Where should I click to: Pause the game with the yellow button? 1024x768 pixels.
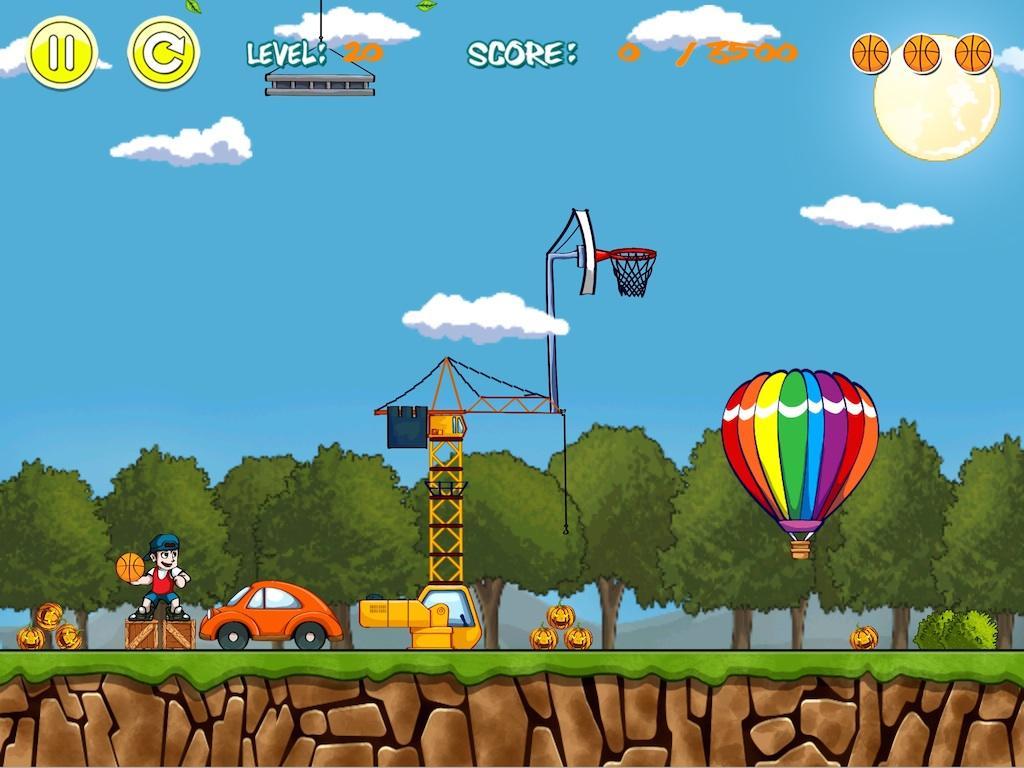pyautogui.click(x=61, y=52)
